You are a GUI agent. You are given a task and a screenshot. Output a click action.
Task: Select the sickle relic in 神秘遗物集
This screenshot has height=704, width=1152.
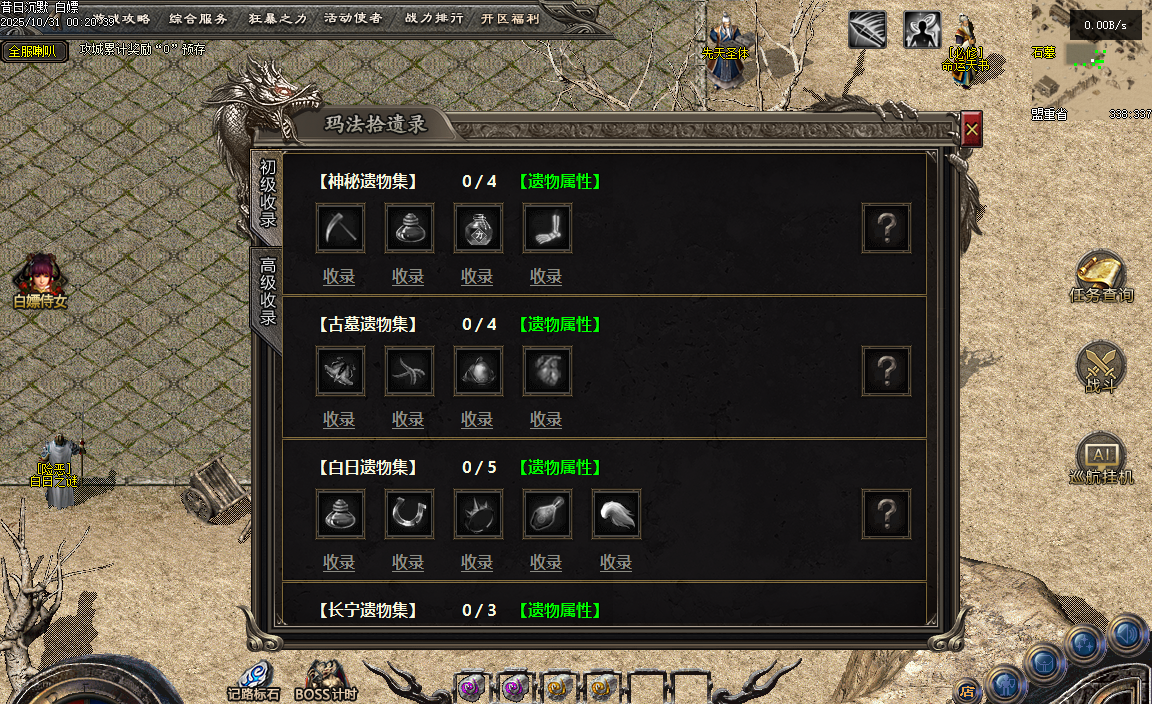click(x=340, y=228)
